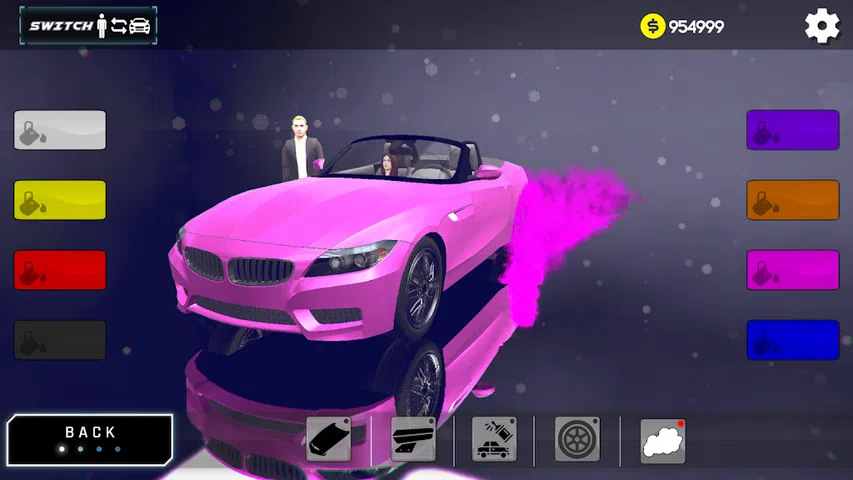Toggle the Switch character/car button
Viewport: 853px width, 480px height.
(x=88, y=26)
